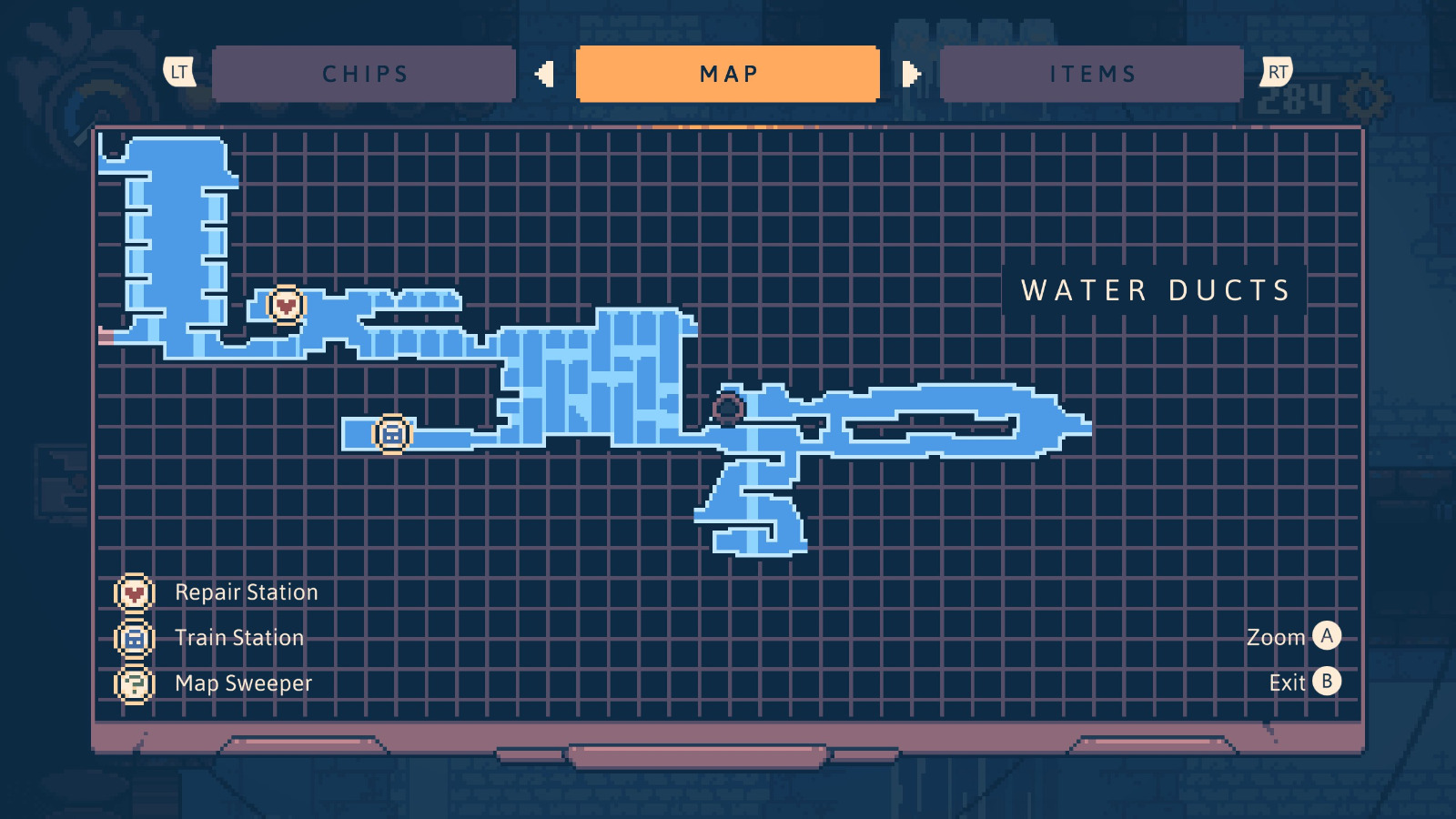
Task: Select the currently active MAP tab
Action: coord(728,73)
